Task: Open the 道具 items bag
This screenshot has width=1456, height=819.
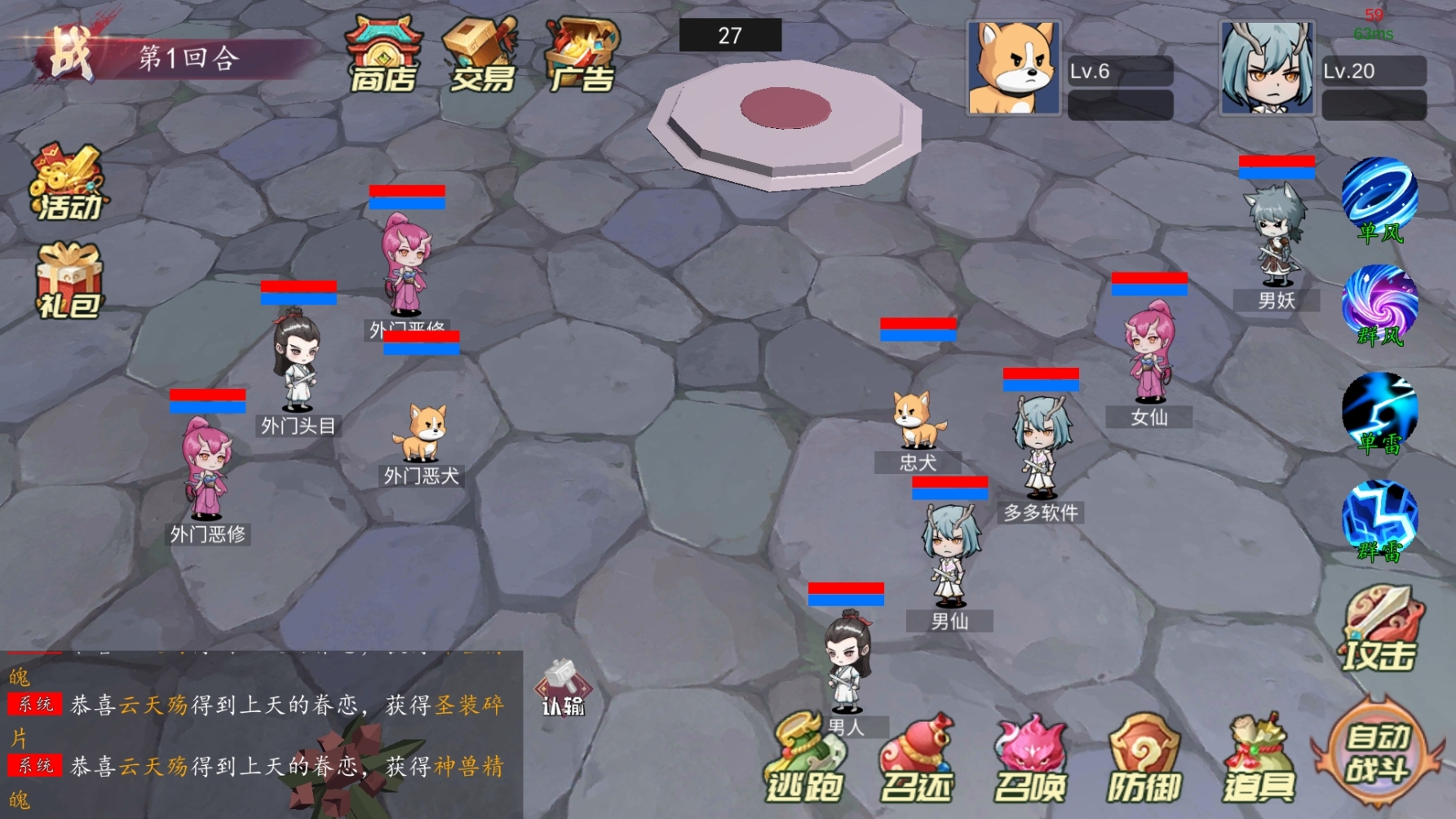Action: pos(1259,759)
